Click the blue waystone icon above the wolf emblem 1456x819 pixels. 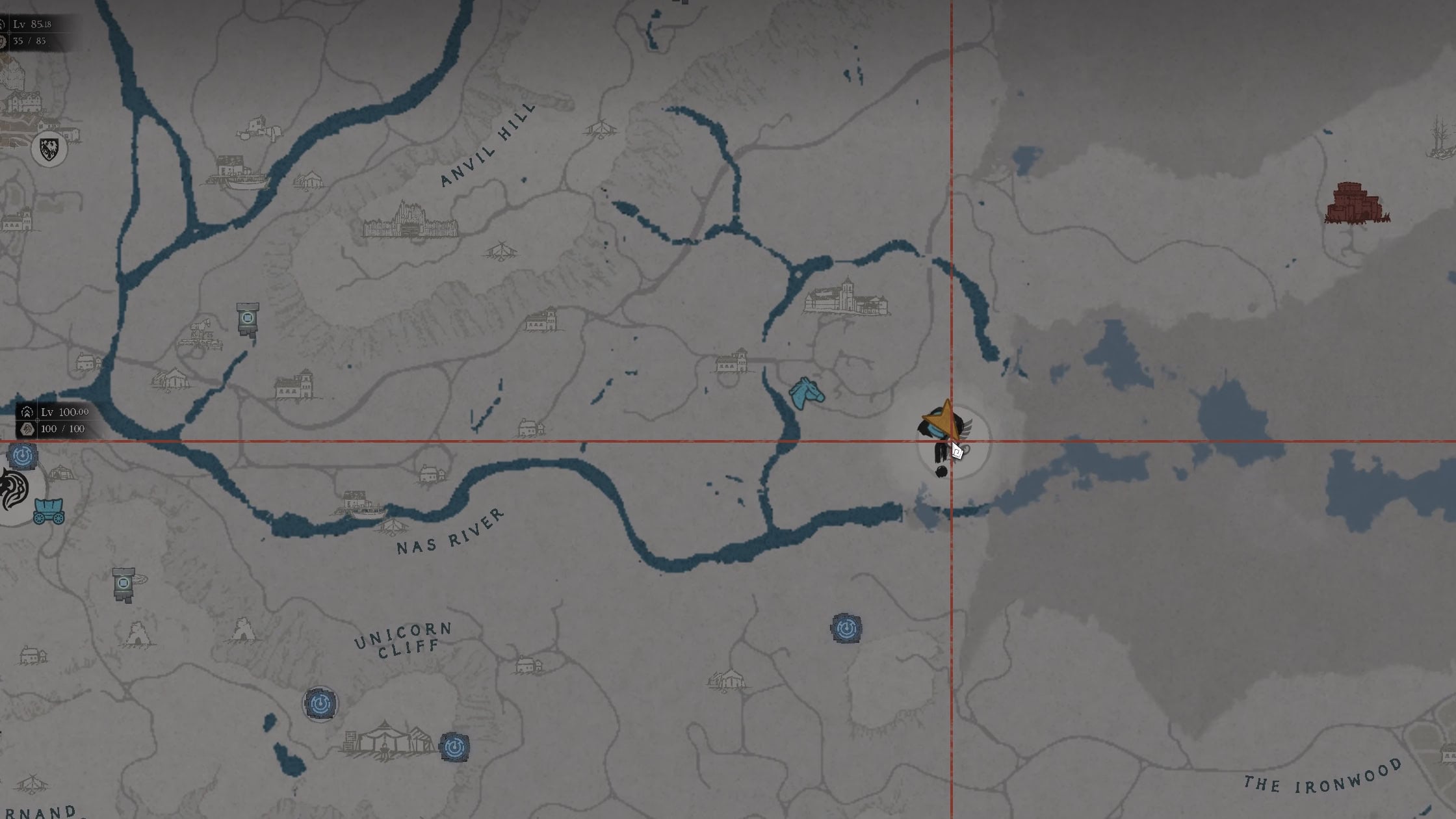tap(23, 455)
